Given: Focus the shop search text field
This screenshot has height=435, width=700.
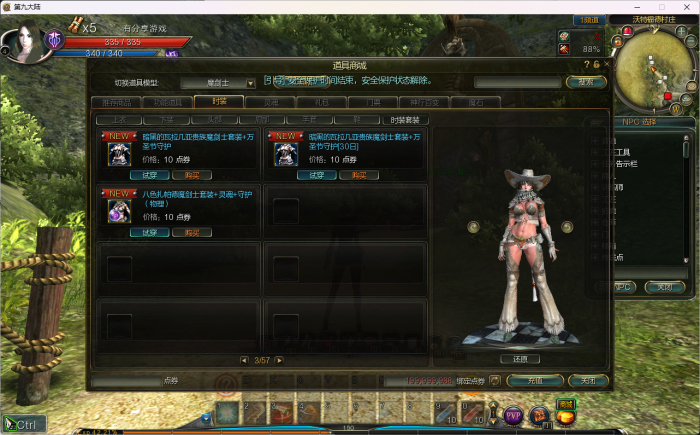Looking at the screenshot, I should (x=517, y=82).
